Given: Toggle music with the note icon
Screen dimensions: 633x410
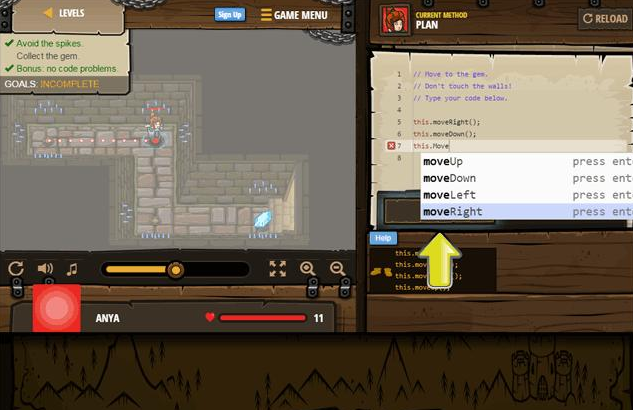Looking at the screenshot, I should [x=72, y=269].
